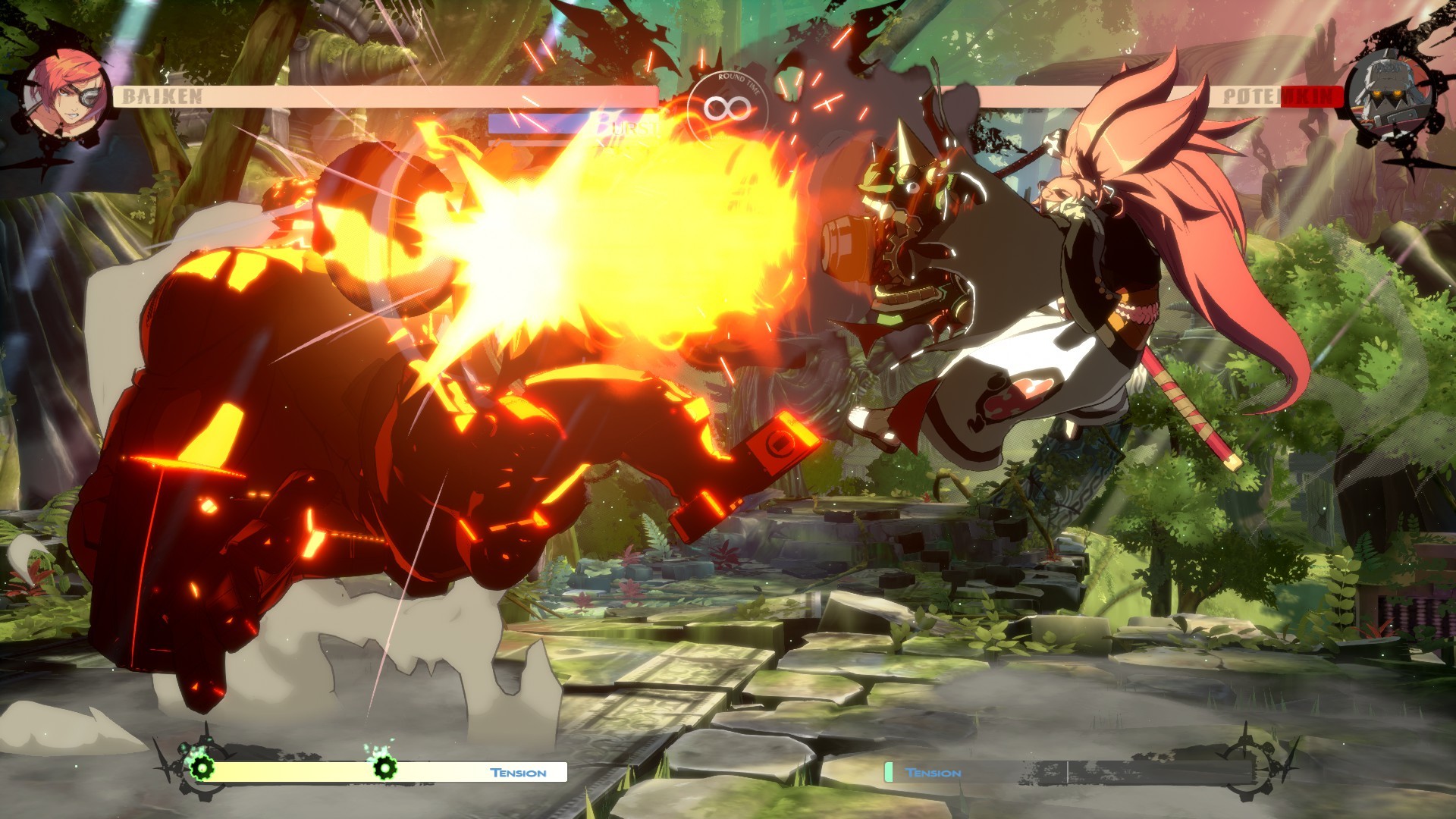Select the BAIKEN name label

[x=163, y=97]
